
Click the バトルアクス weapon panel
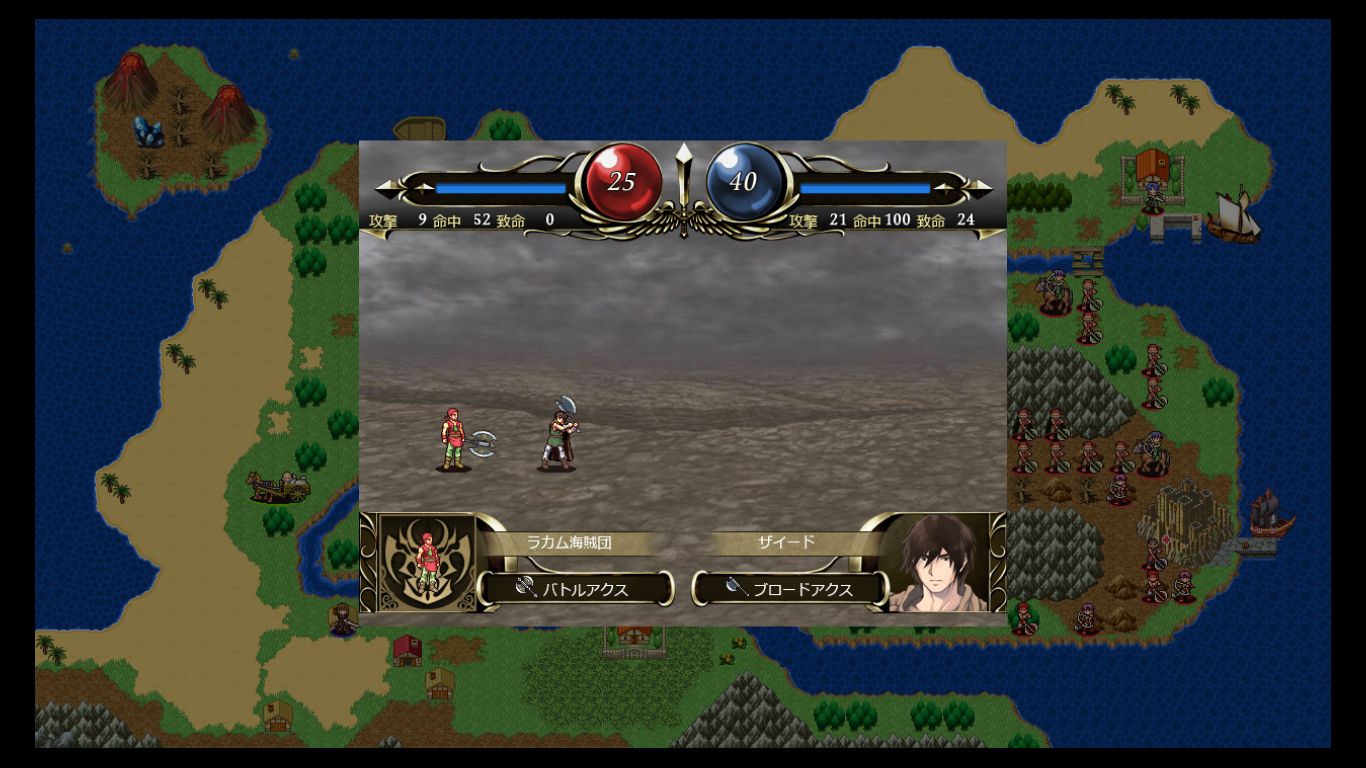point(575,589)
